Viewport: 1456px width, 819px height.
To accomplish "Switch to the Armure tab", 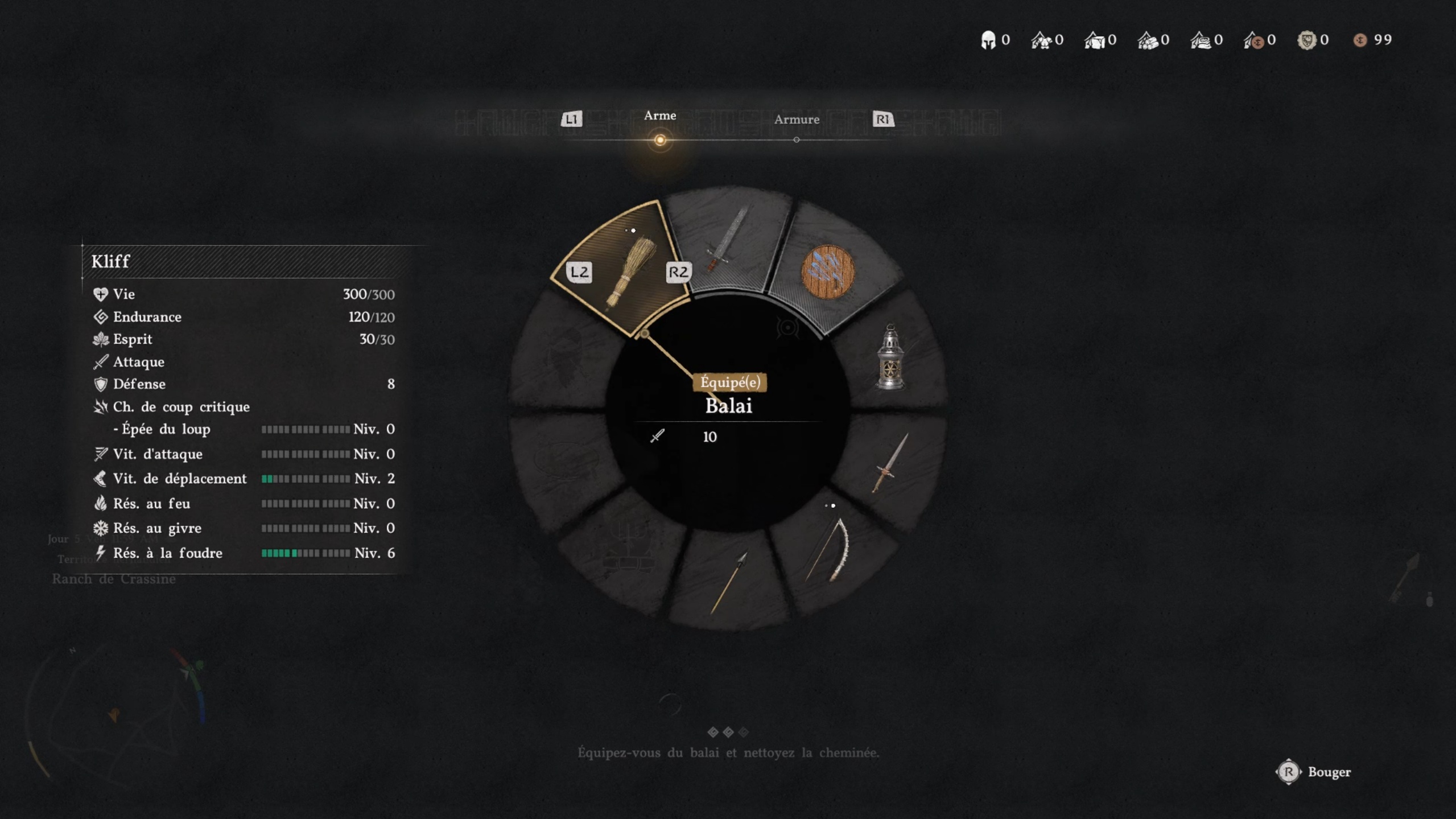I will [x=796, y=120].
